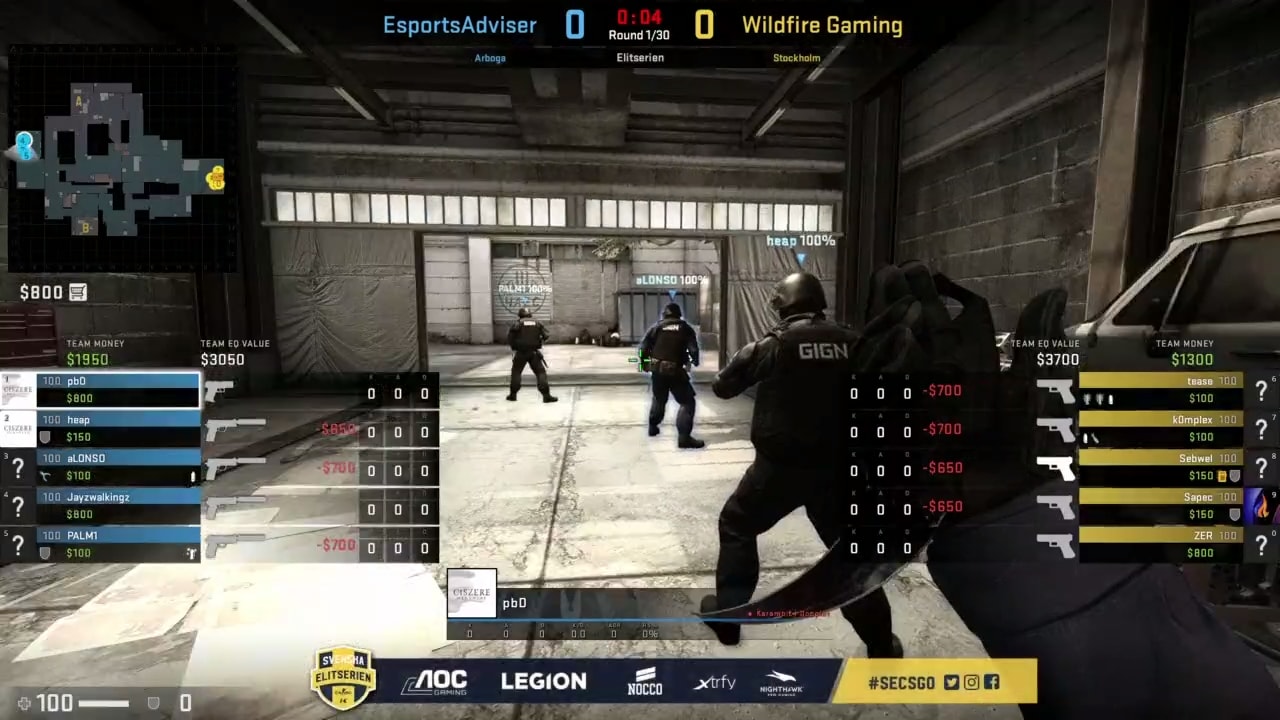Screen dimensions: 1280x720
Task: Click the AOC Gaming sponsor logo
Action: click(x=437, y=681)
